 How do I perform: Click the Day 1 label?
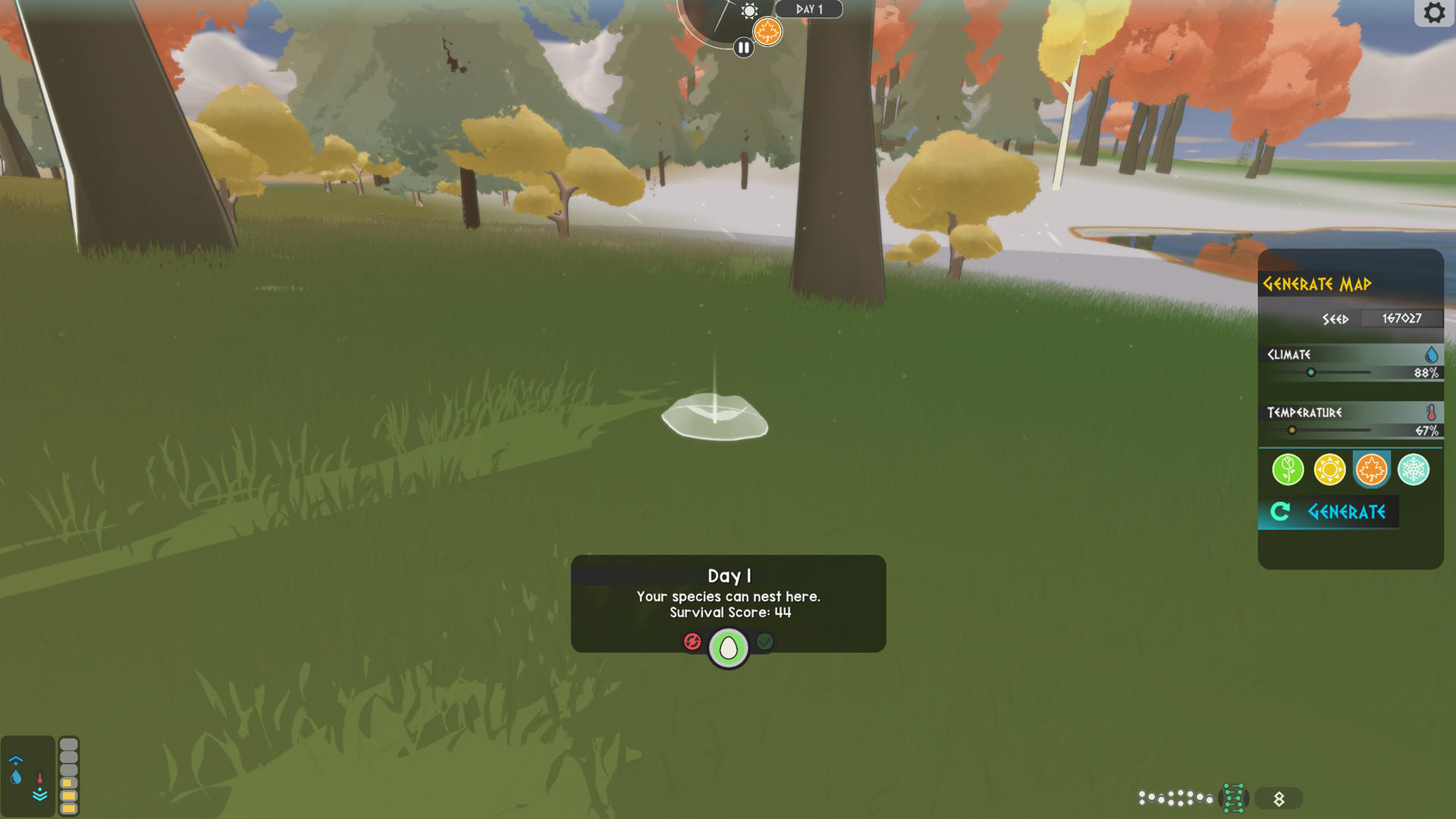[809, 9]
